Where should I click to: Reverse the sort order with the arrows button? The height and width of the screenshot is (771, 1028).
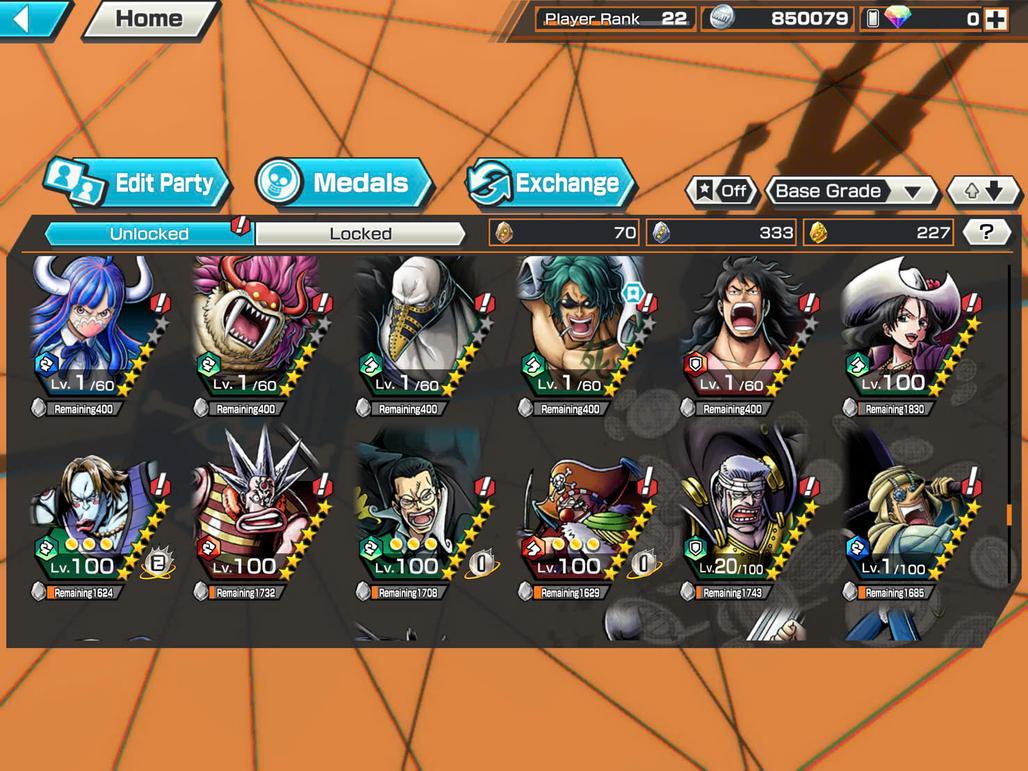pyautogui.click(x=983, y=191)
